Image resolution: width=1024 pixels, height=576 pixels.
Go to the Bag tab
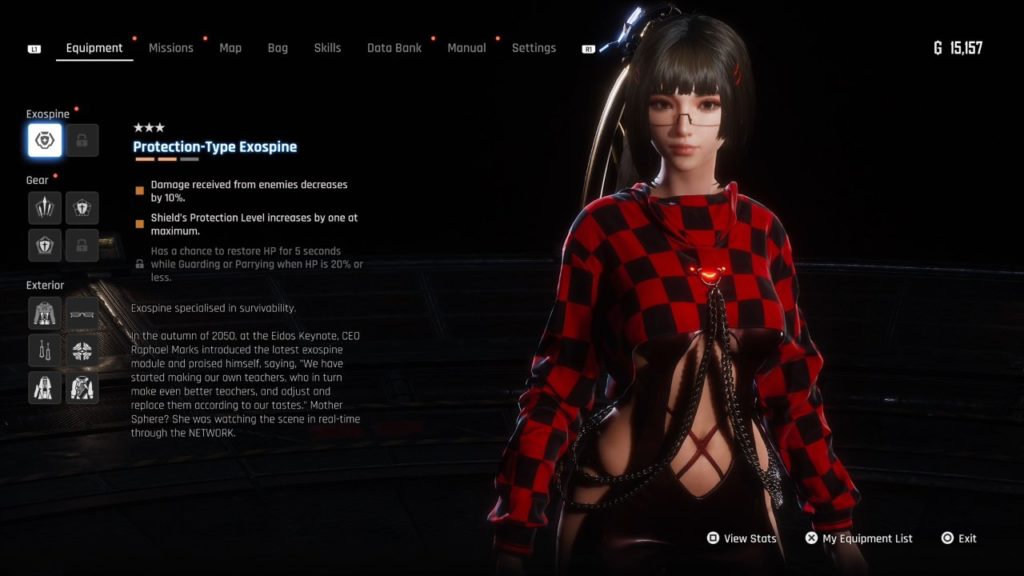click(x=277, y=48)
